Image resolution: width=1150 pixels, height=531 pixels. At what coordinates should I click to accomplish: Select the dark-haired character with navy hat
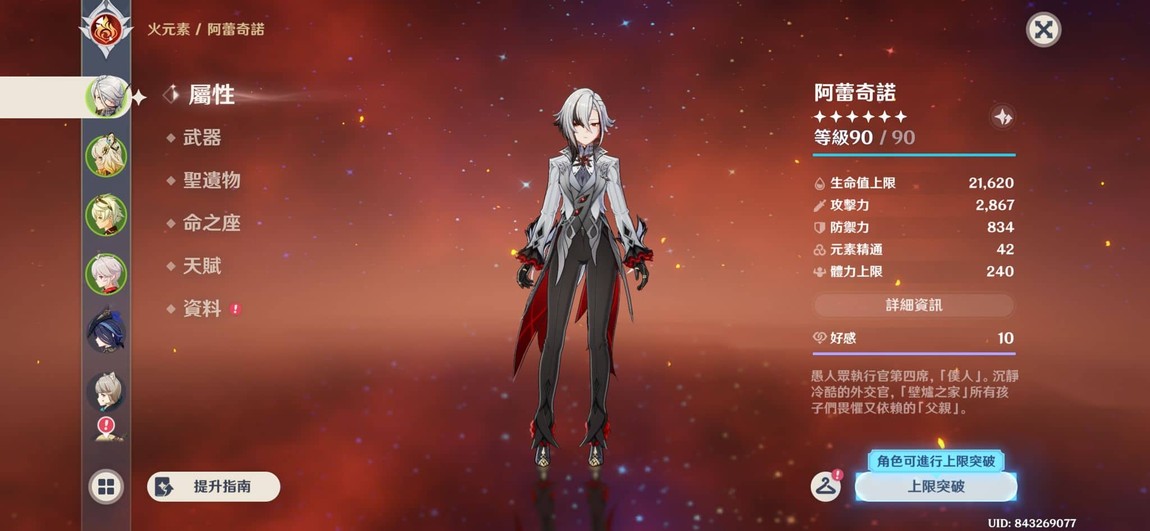coord(105,331)
